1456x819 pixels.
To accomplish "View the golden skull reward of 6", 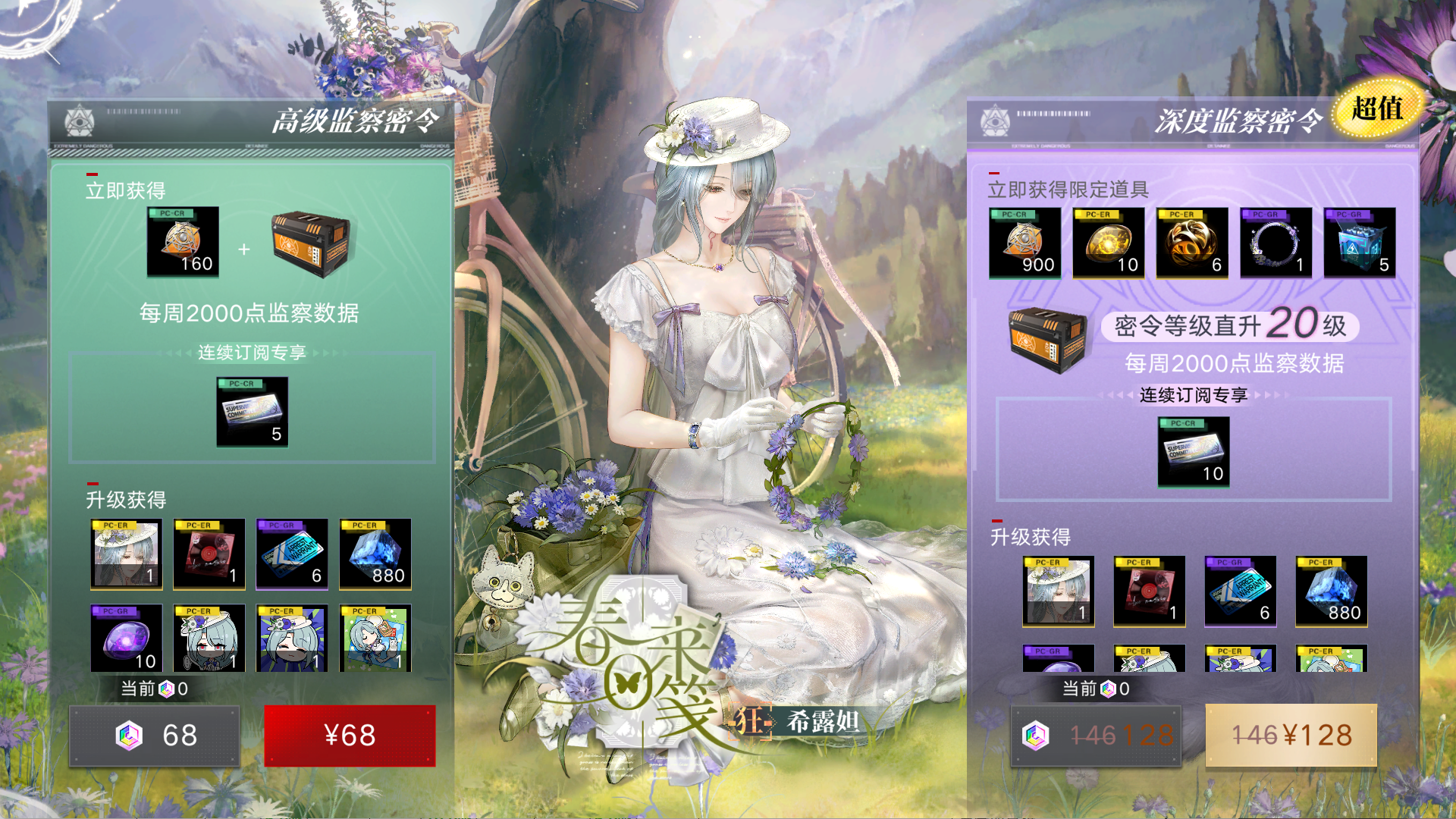I will (x=1191, y=243).
